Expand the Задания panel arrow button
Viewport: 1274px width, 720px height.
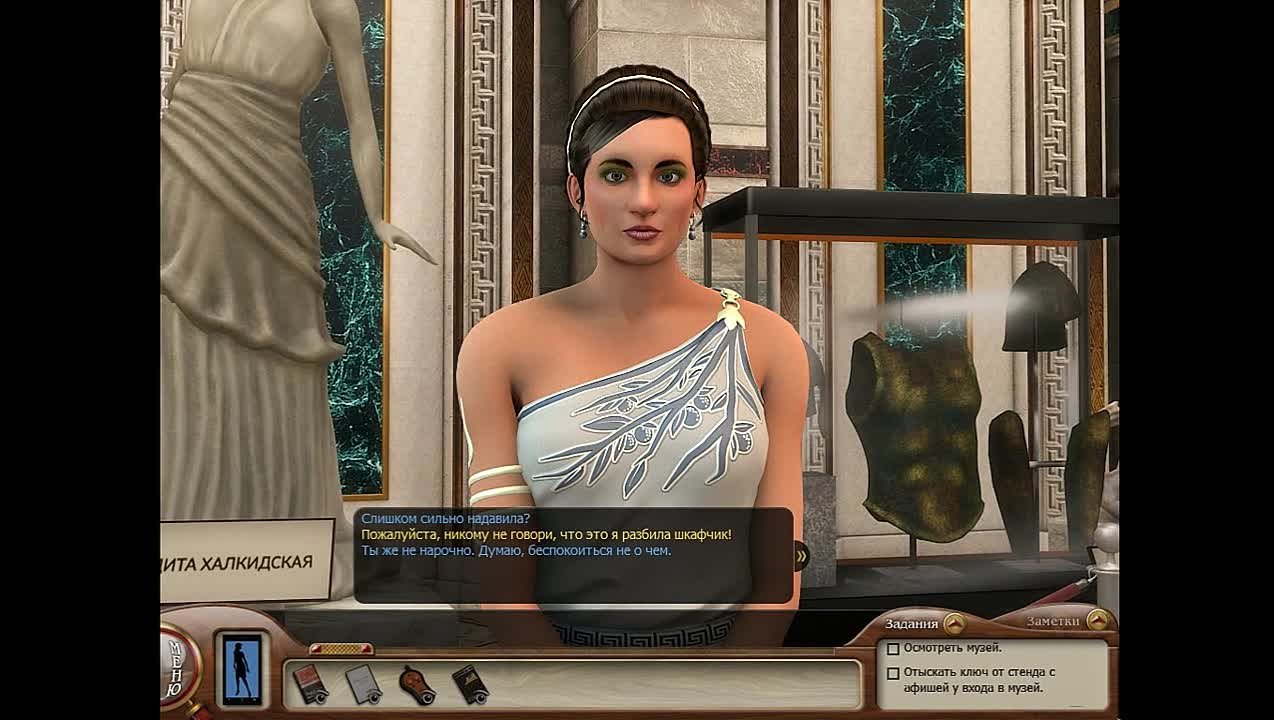tap(953, 623)
